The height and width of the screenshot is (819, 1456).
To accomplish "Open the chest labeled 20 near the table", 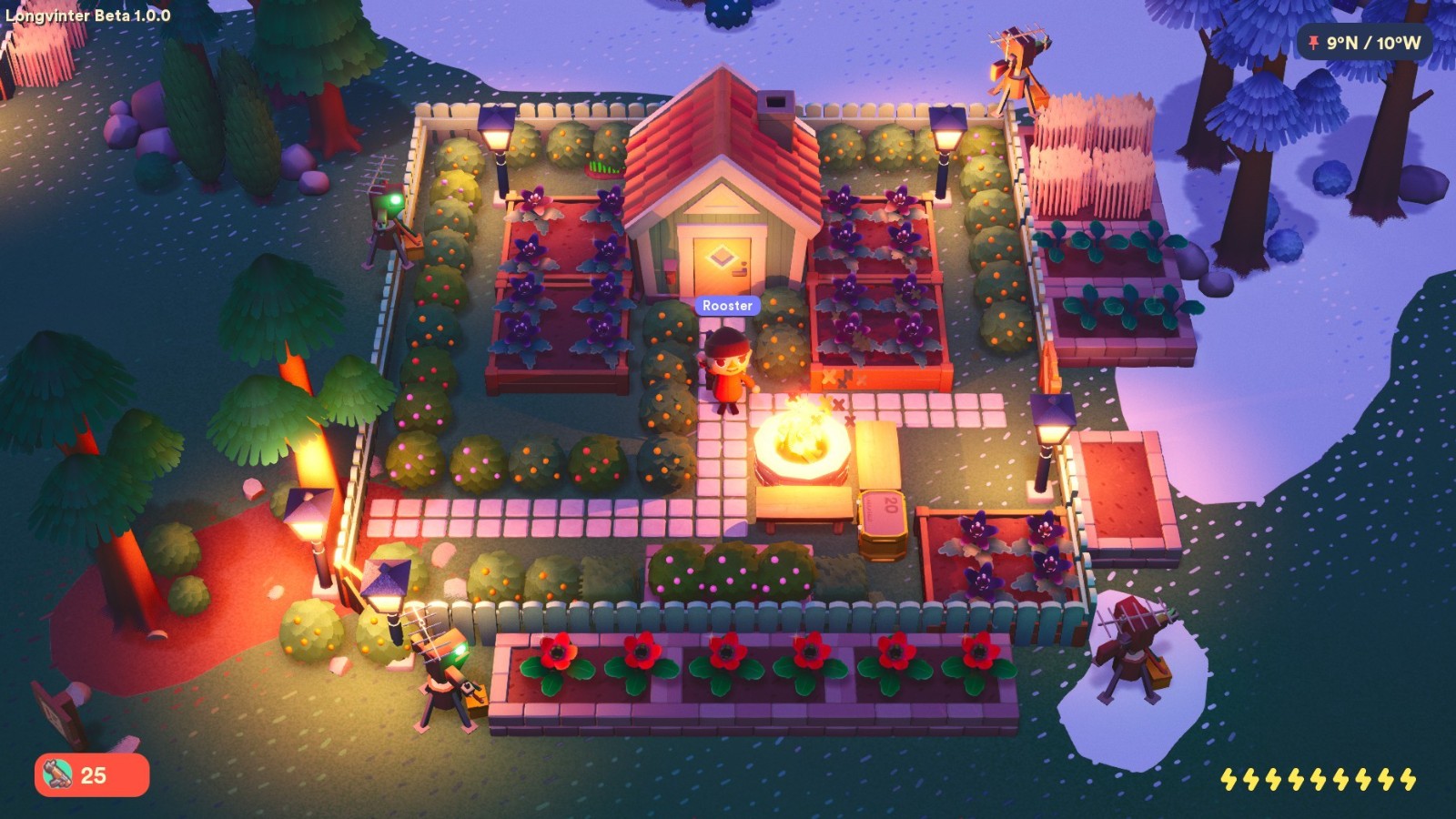I will click(881, 519).
